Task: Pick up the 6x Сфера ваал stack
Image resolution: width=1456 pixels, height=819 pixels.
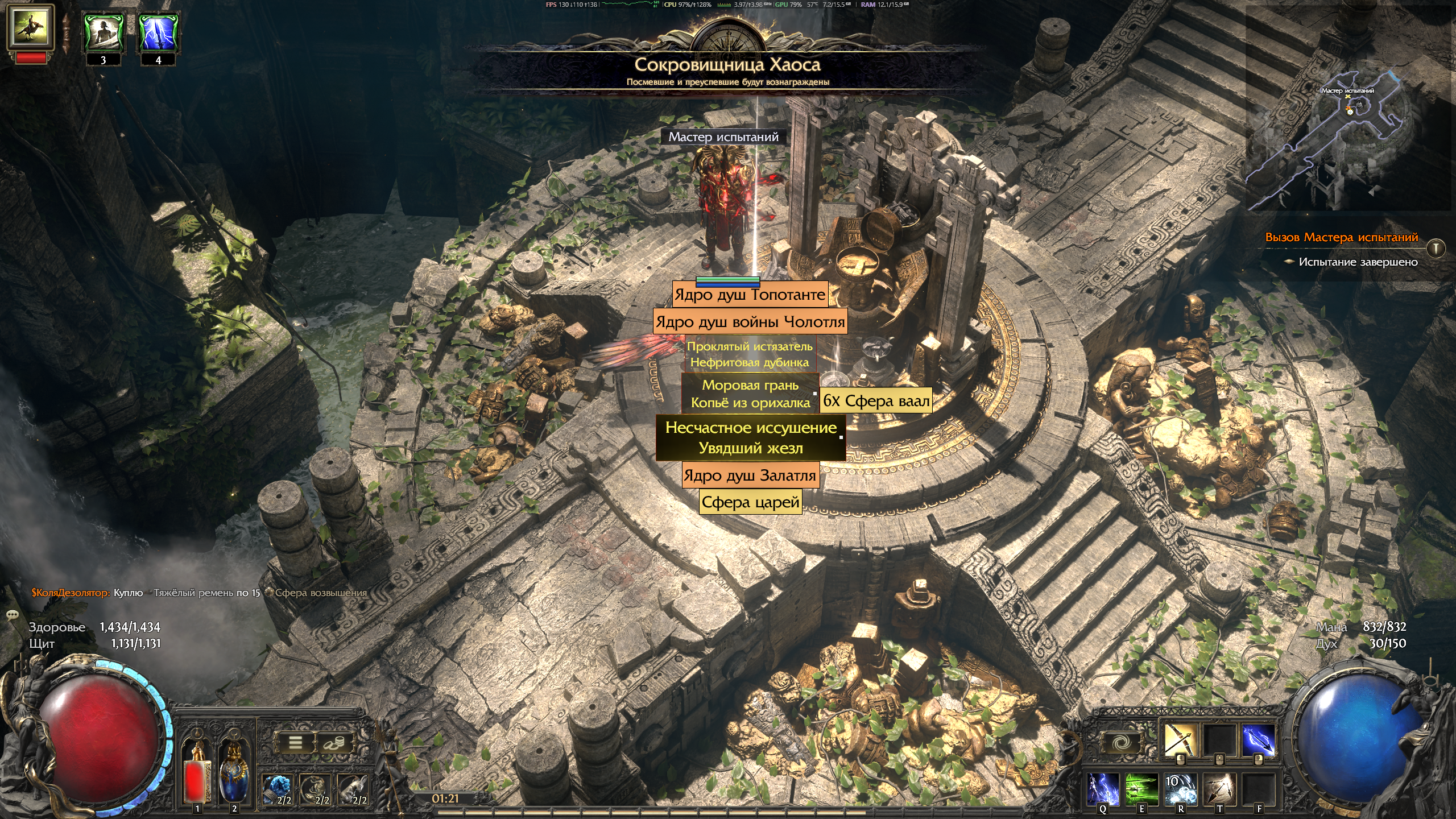Action: coord(876,401)
